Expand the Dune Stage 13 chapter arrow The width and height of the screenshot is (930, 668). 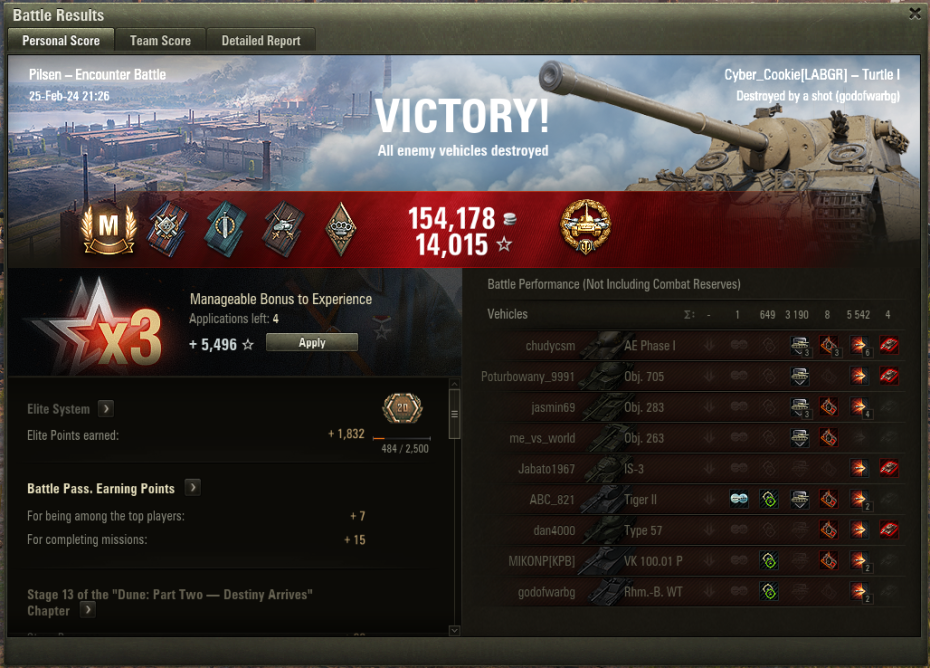tap(88, 610)
